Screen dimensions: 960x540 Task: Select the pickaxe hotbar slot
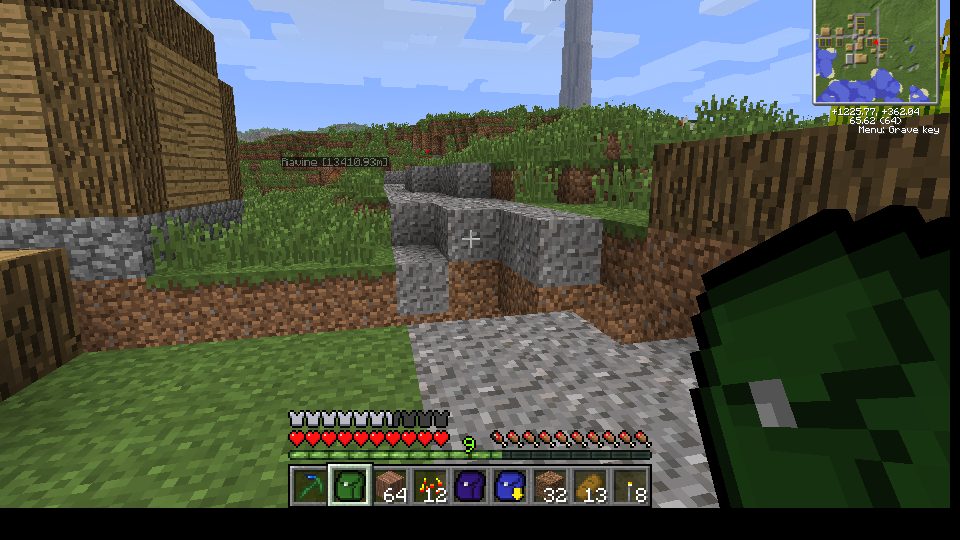[x=310, y=486]
